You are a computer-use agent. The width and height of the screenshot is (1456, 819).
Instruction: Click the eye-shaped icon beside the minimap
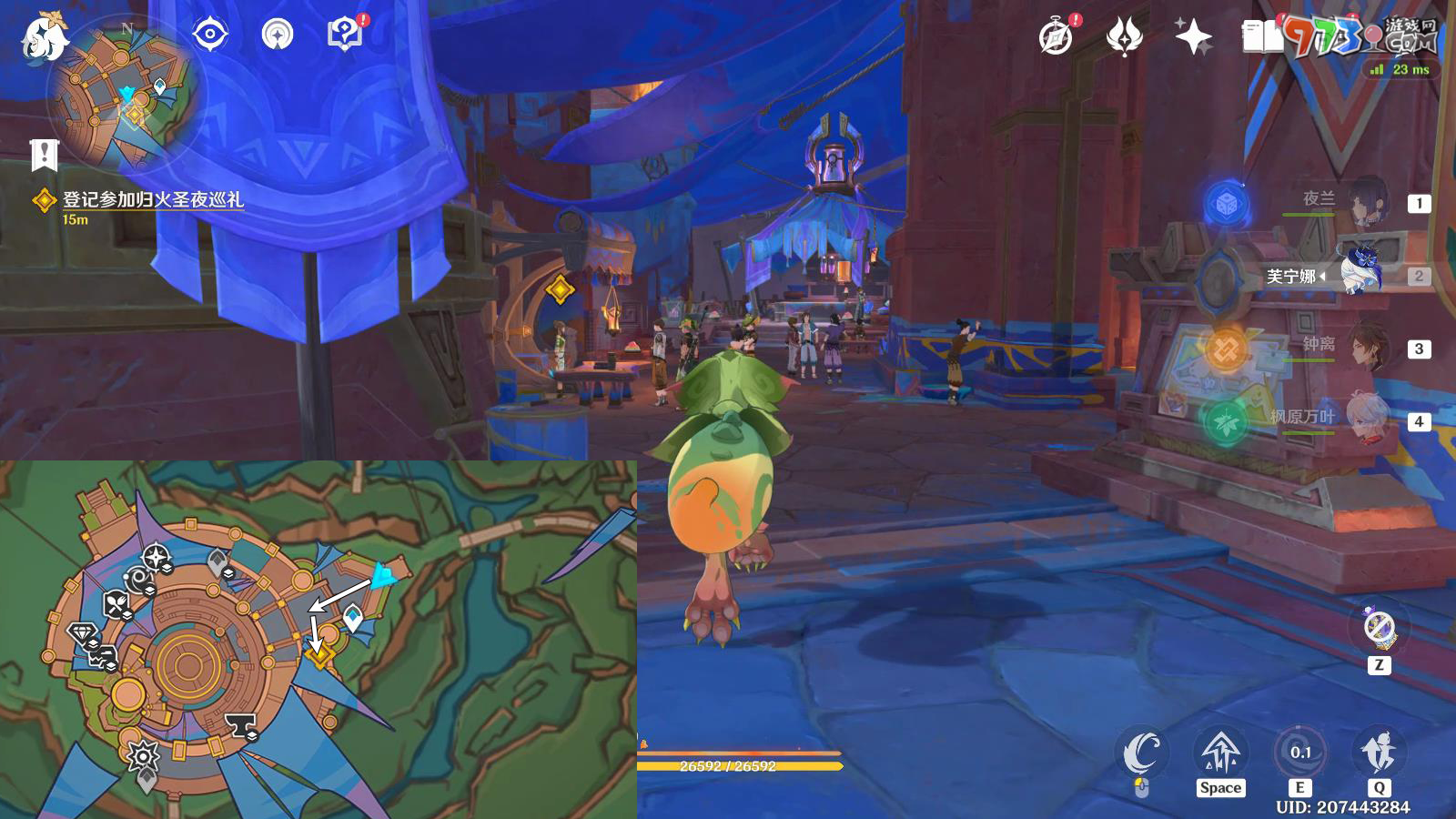(x=210, y=35)
